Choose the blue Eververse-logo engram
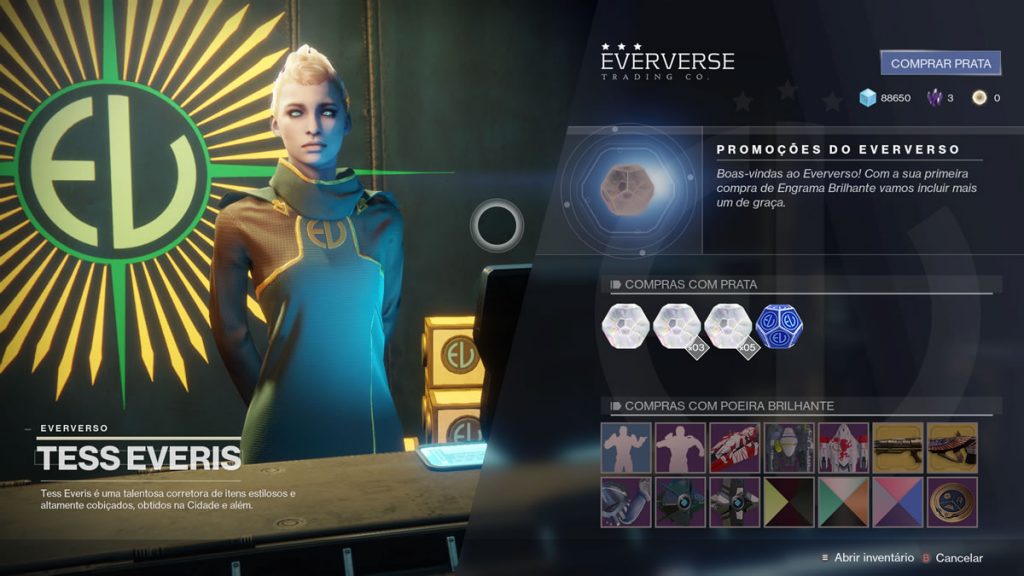This screenshot has height=576, width=1024. tap(779, 326)
